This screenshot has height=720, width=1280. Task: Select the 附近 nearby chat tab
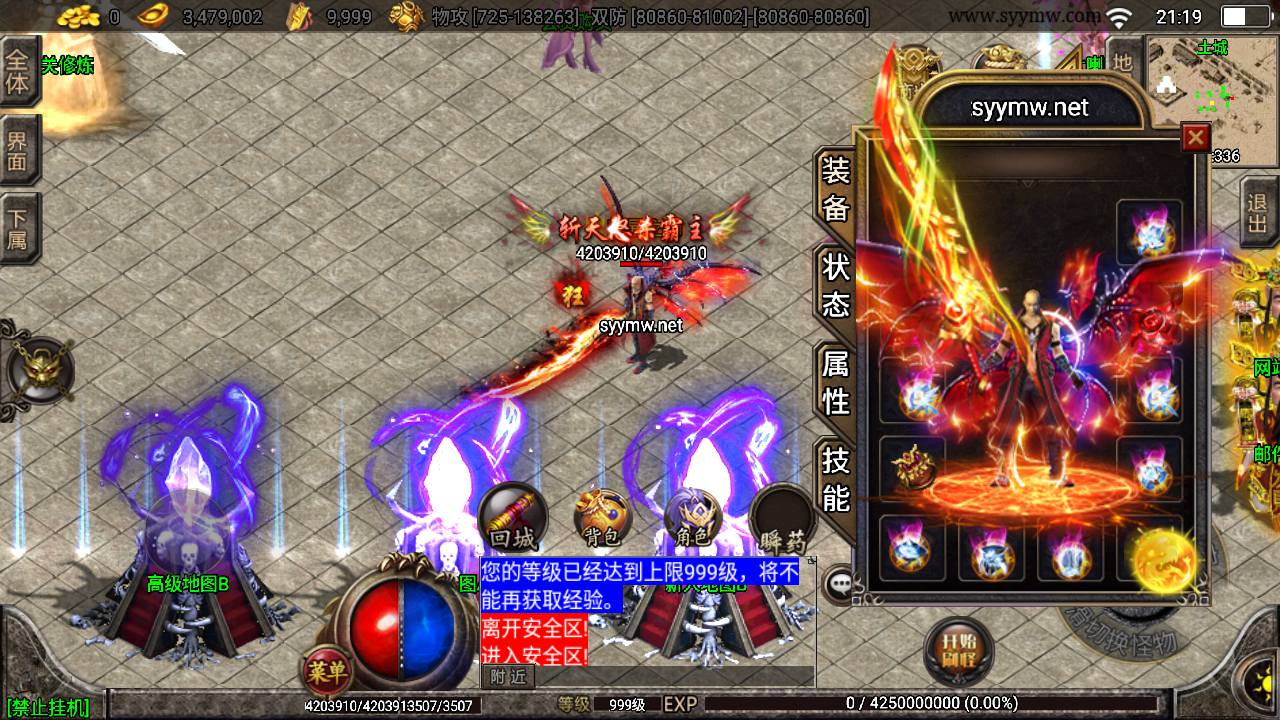point(508,677)
